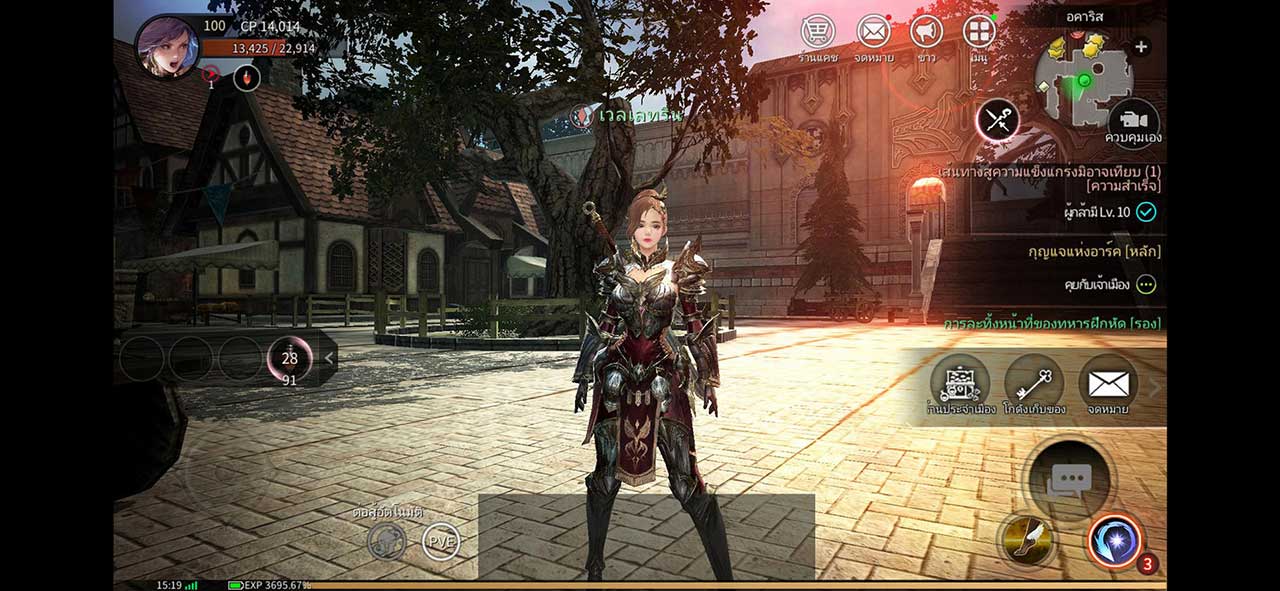Open the top-bar envelope mail icon
The image size is (1280, 591).
click(x=873, y=32)
